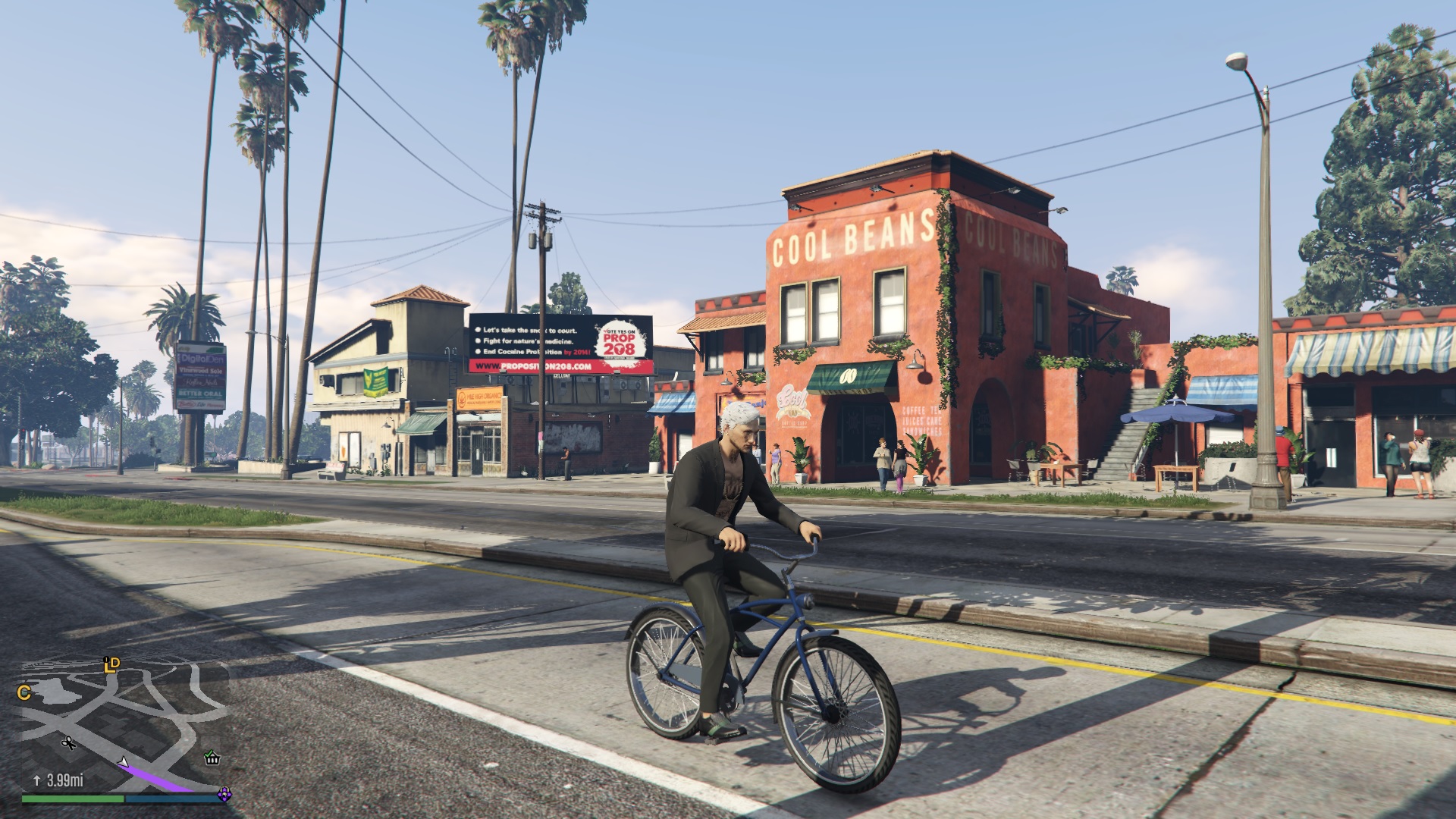Toggle the blue armor bar segment
This screenshot has height=819, width=1456.
click(x=170, y=799)
